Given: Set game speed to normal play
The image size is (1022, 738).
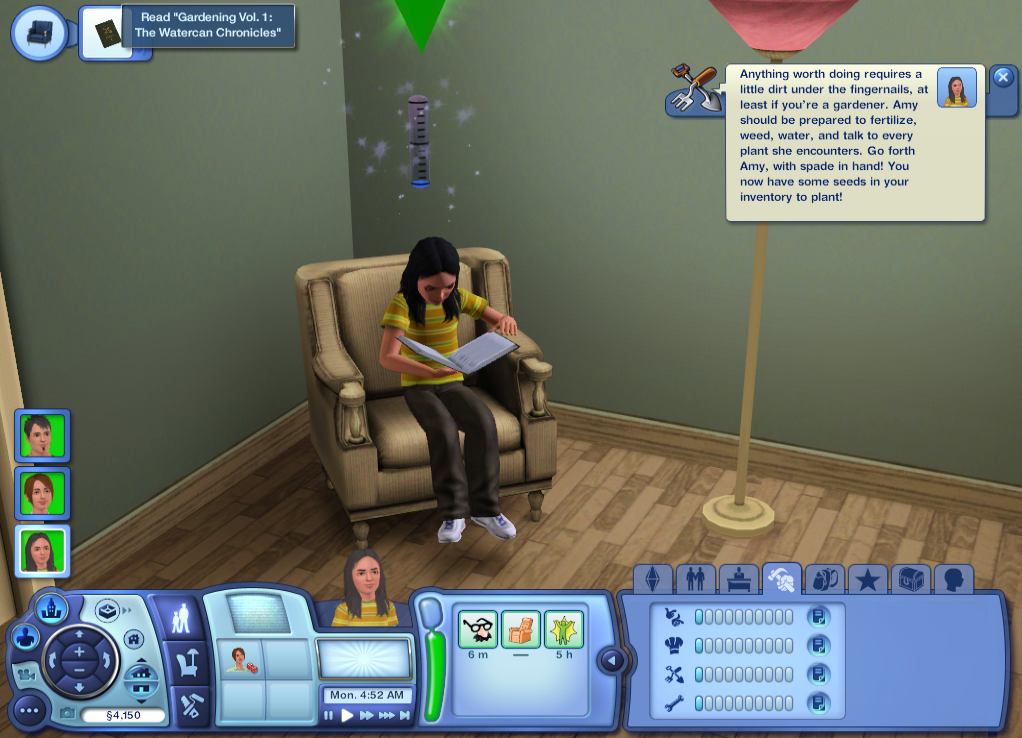Looking at the screenshot, I should pyautogui.click(x=347, y=716).
